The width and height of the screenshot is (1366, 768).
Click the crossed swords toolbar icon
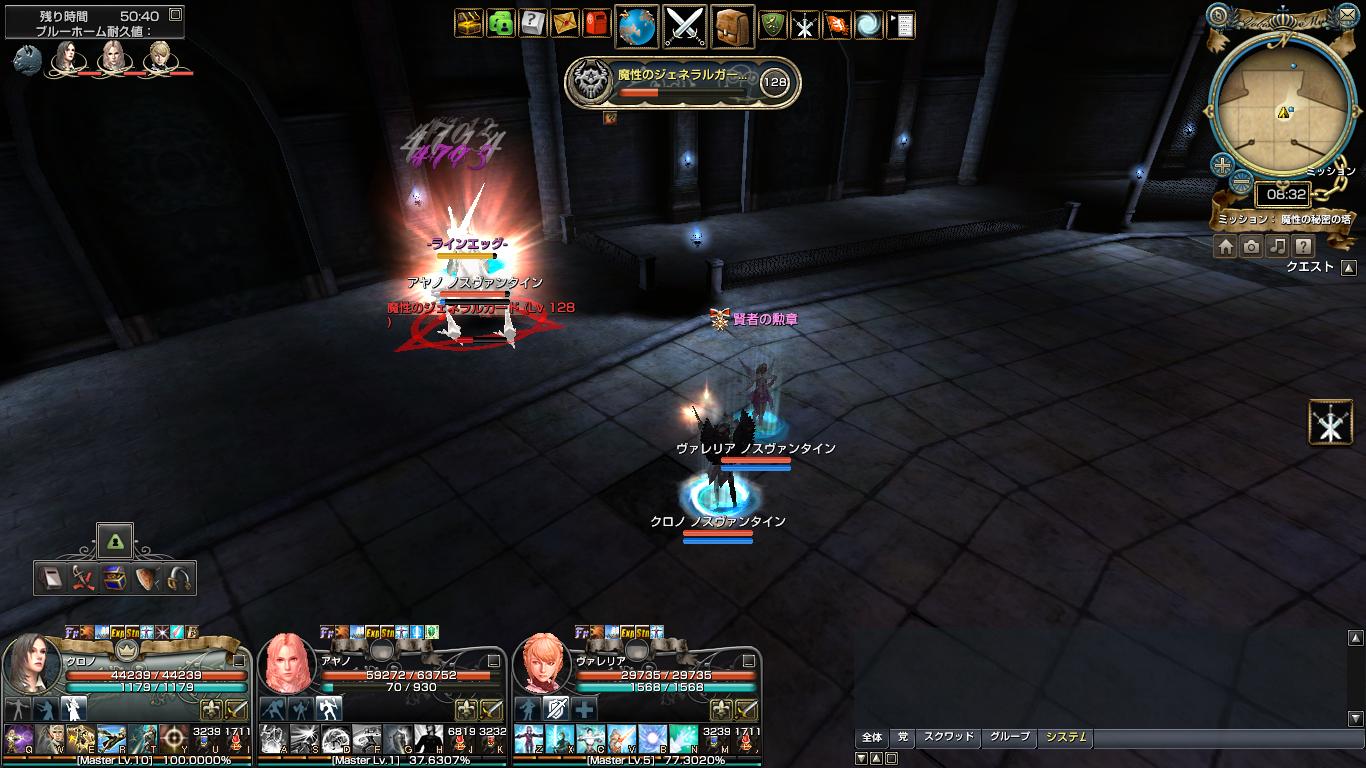coord(685,26)
